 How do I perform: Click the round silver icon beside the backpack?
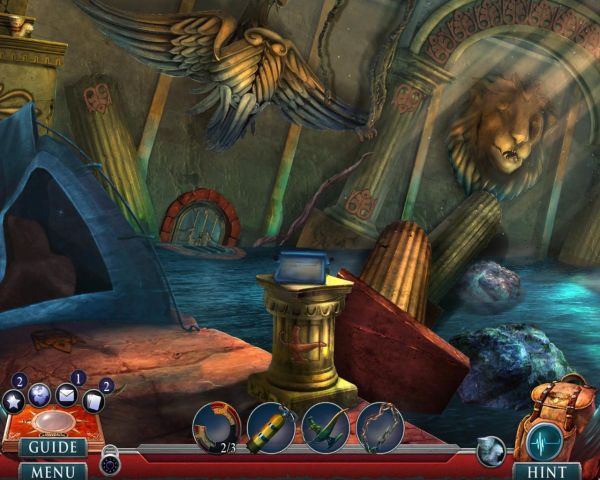click(492, 451)
